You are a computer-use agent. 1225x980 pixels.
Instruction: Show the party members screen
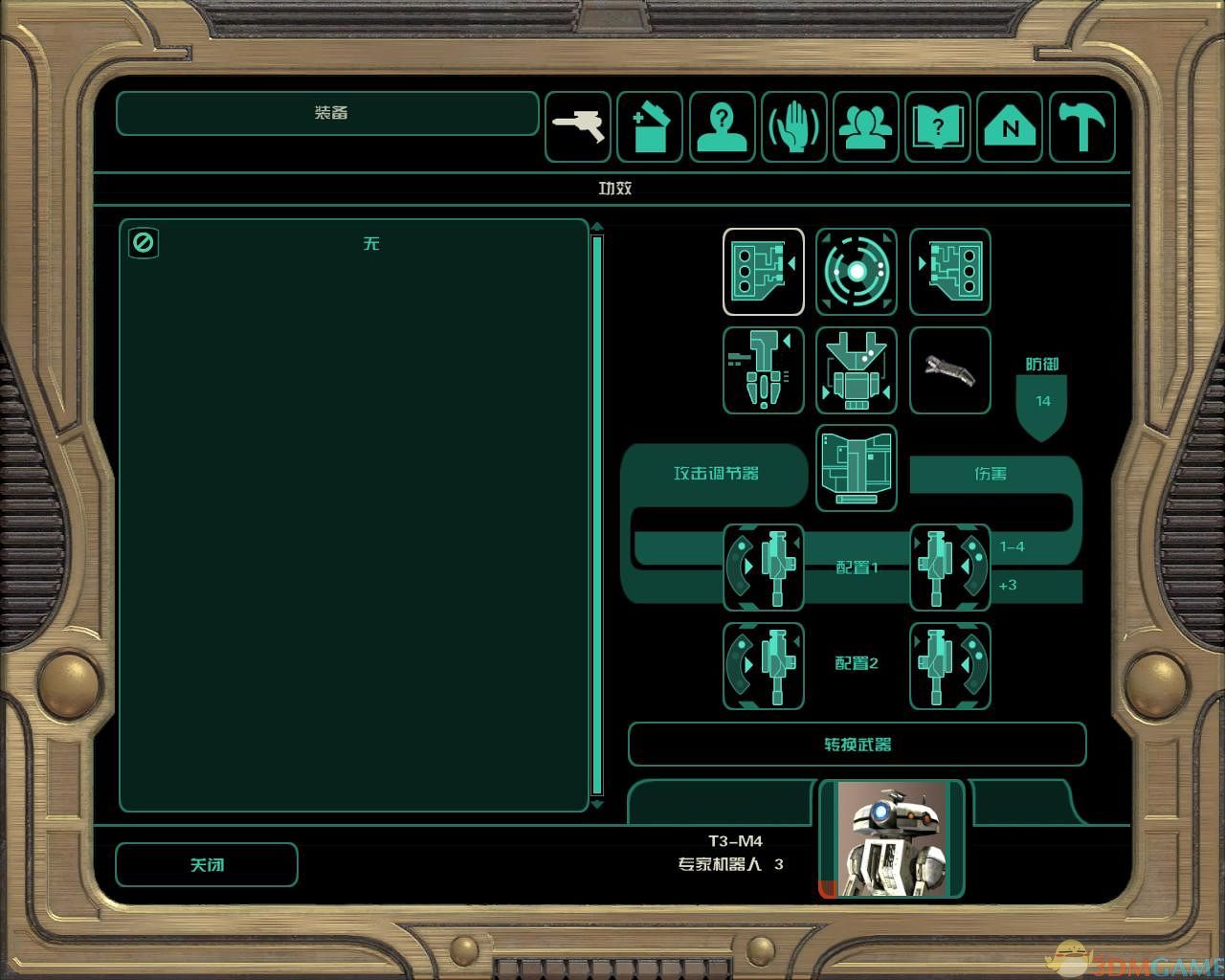[x=866, y=127]
